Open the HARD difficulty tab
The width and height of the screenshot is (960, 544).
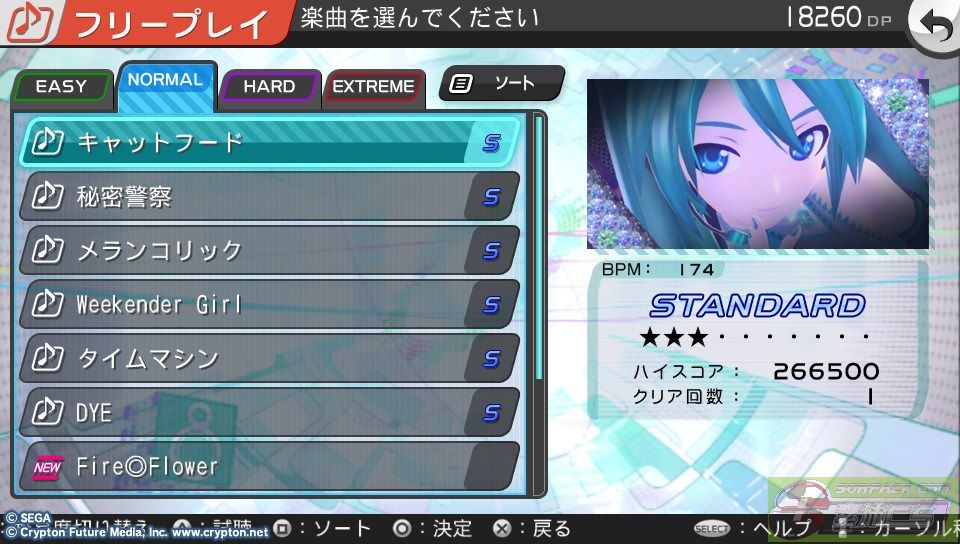(x=269, y=86)
